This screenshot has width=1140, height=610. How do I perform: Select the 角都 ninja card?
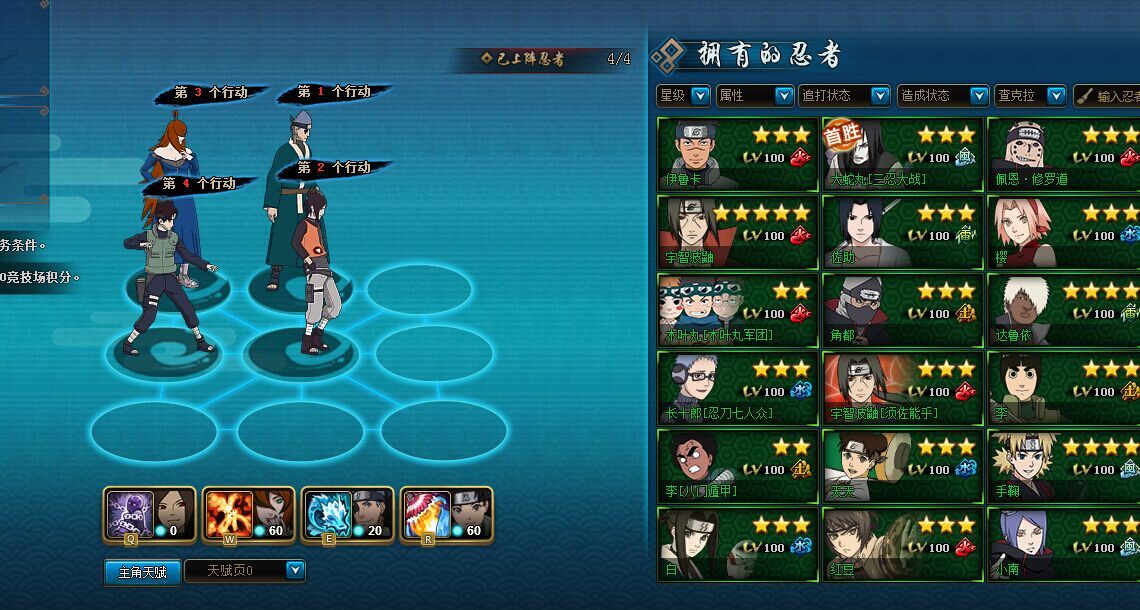[x=902, y=310]
